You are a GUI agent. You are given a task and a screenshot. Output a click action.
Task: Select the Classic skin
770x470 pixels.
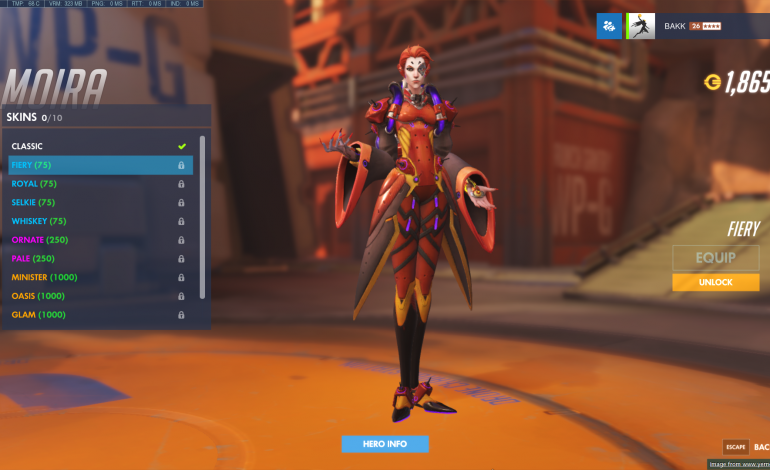[x=98, y=146]
